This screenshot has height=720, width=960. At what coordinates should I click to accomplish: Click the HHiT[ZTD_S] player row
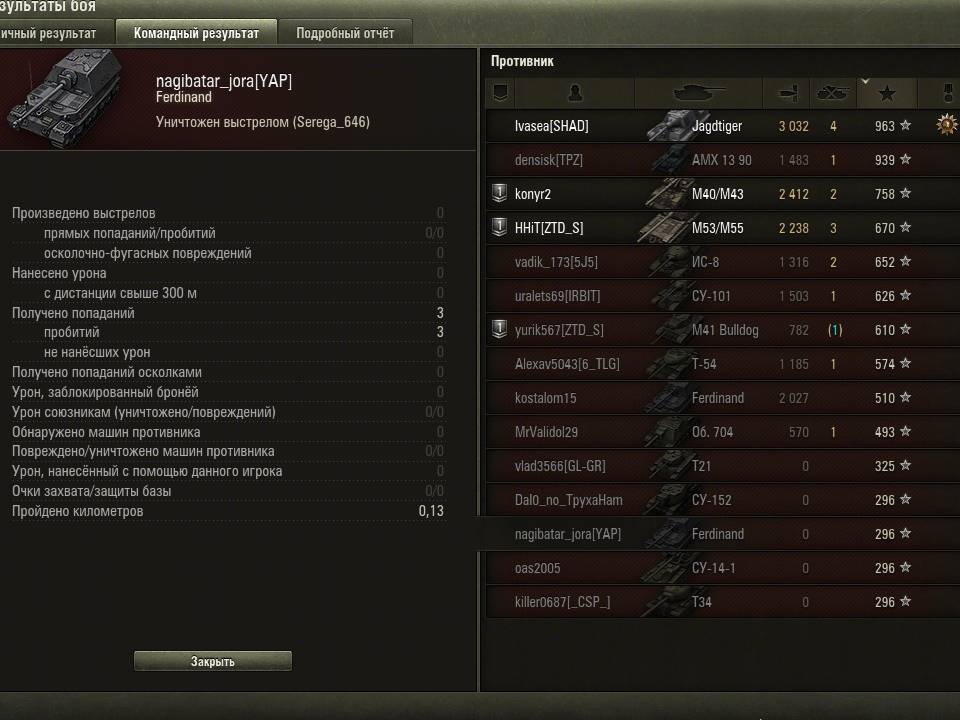[x=549, y=228]
